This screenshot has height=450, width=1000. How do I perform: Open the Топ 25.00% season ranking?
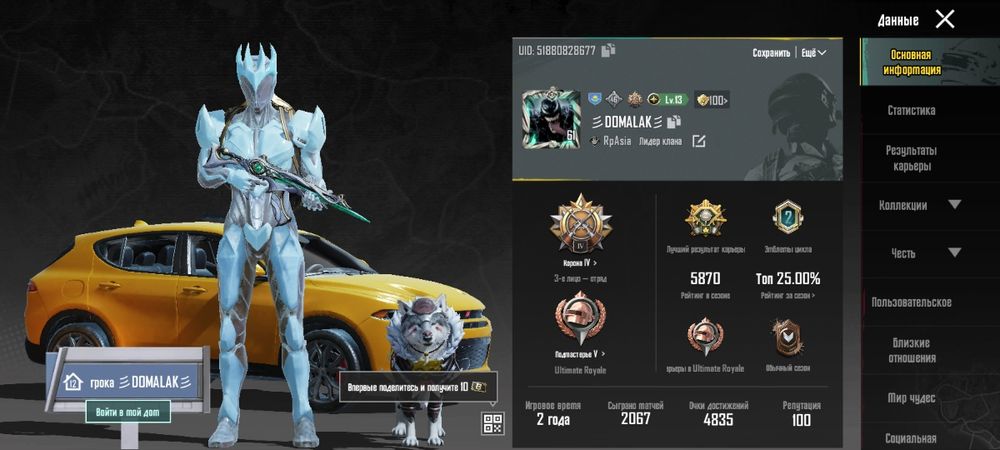[789, 284]
